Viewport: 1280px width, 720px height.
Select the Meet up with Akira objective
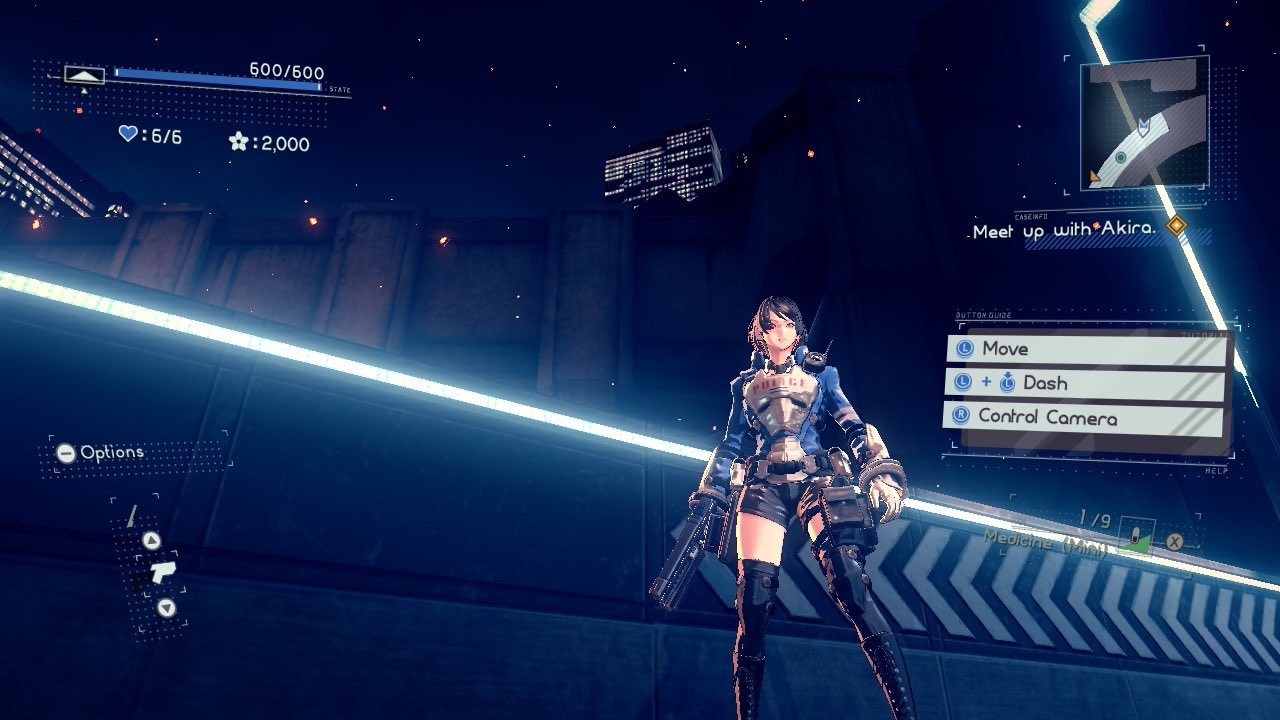point(1064,231)
